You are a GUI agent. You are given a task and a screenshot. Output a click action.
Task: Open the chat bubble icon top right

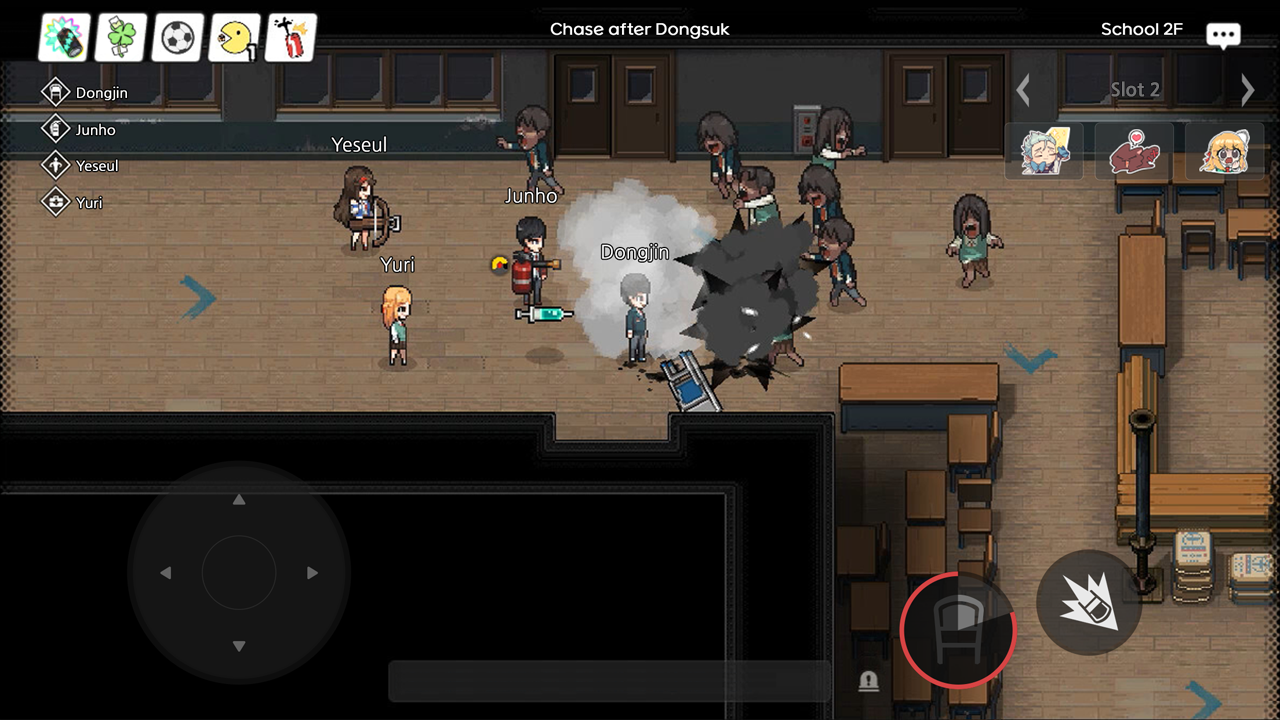click(x=1222, y=34)
